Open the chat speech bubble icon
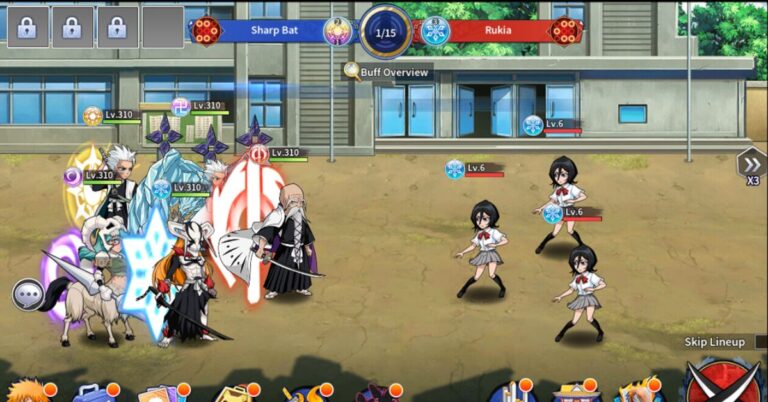The width and height of the screenshot is (768, 402). tap(28, 295)
